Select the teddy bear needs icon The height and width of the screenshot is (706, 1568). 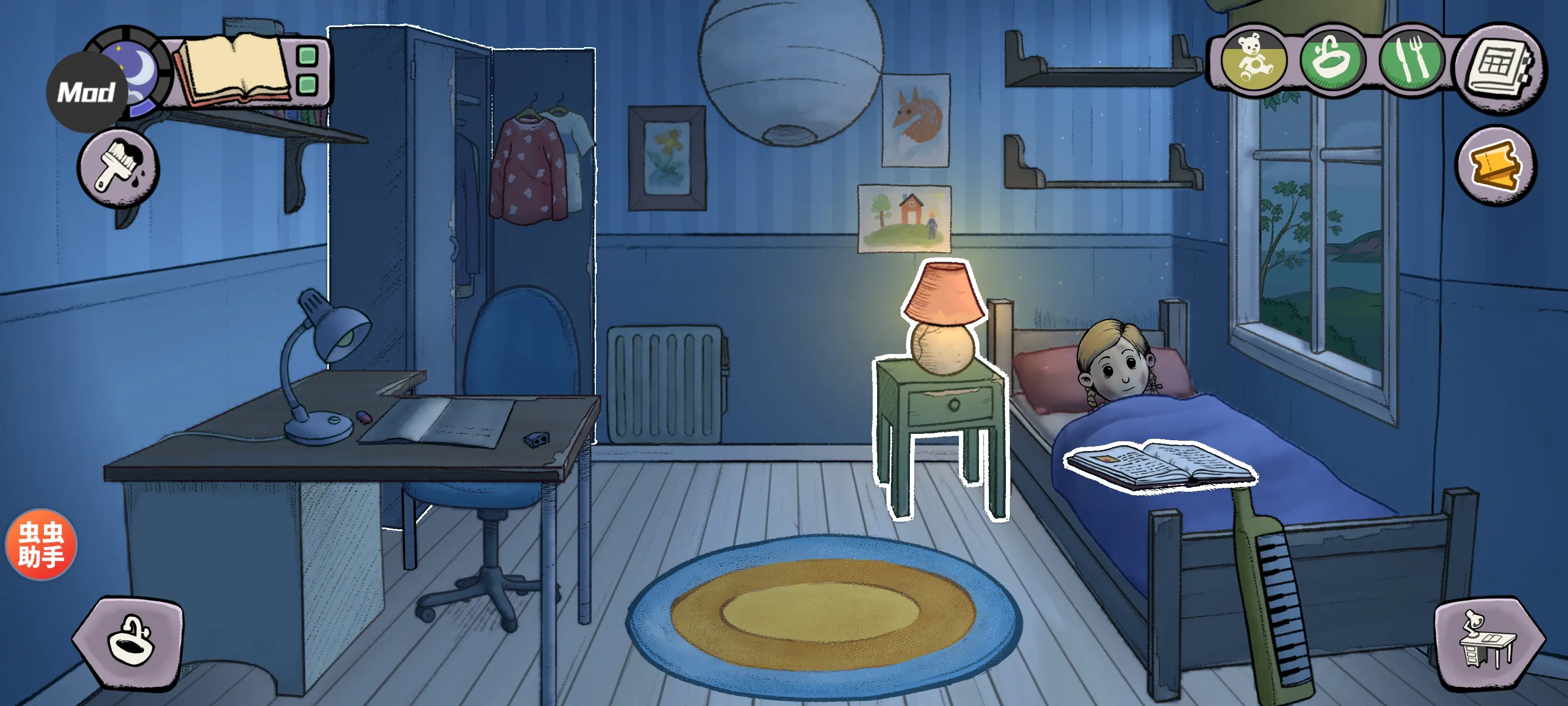1254,60
